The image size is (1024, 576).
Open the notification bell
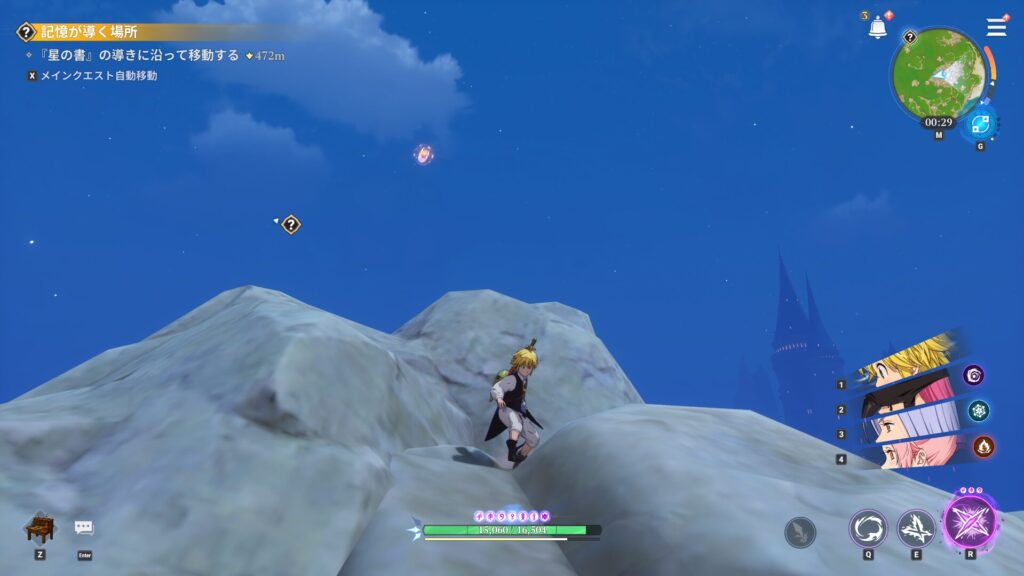(x=878, y=28)
